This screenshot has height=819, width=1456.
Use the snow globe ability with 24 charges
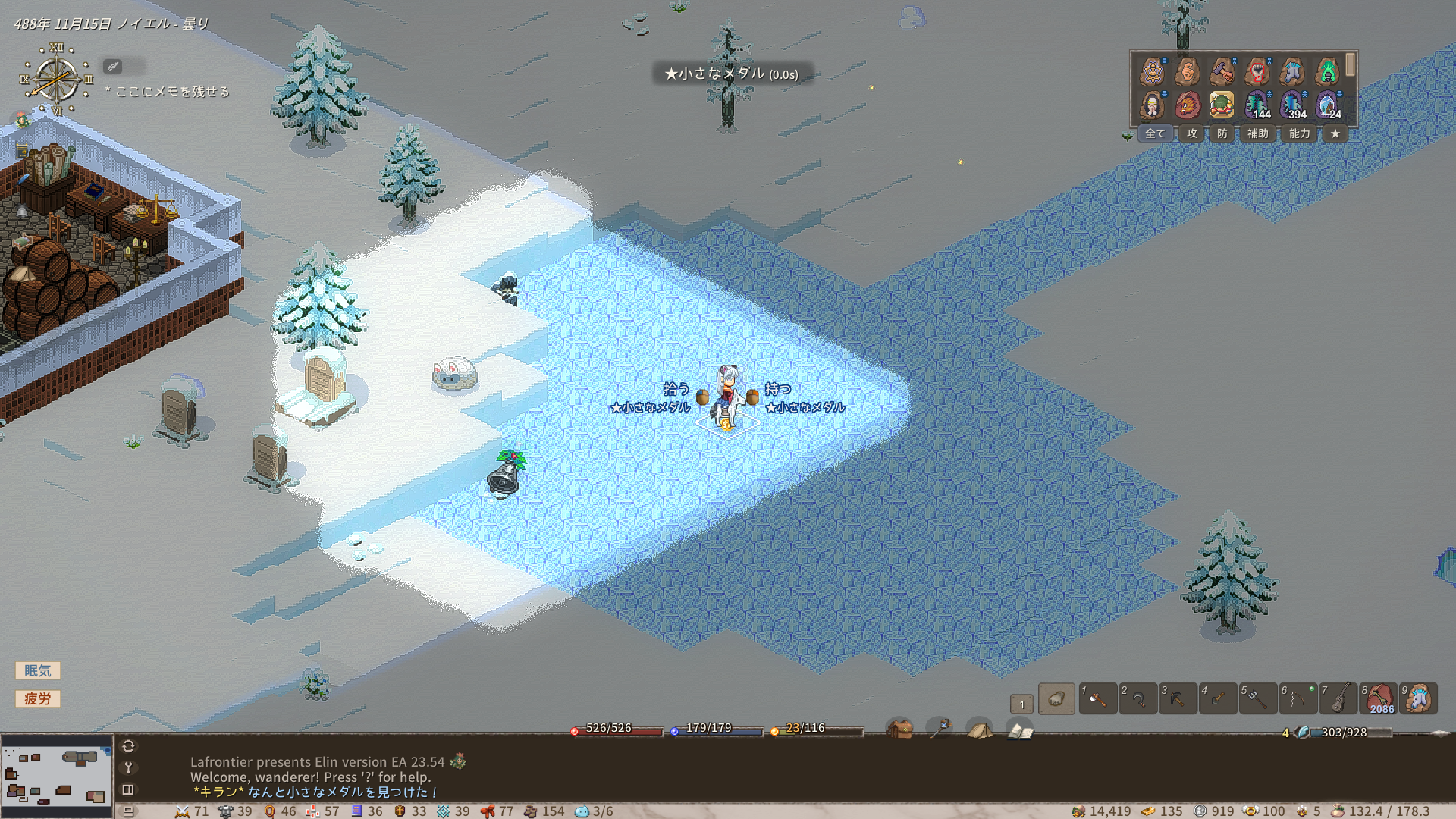pyautogui.click(x=1328, y=105)
